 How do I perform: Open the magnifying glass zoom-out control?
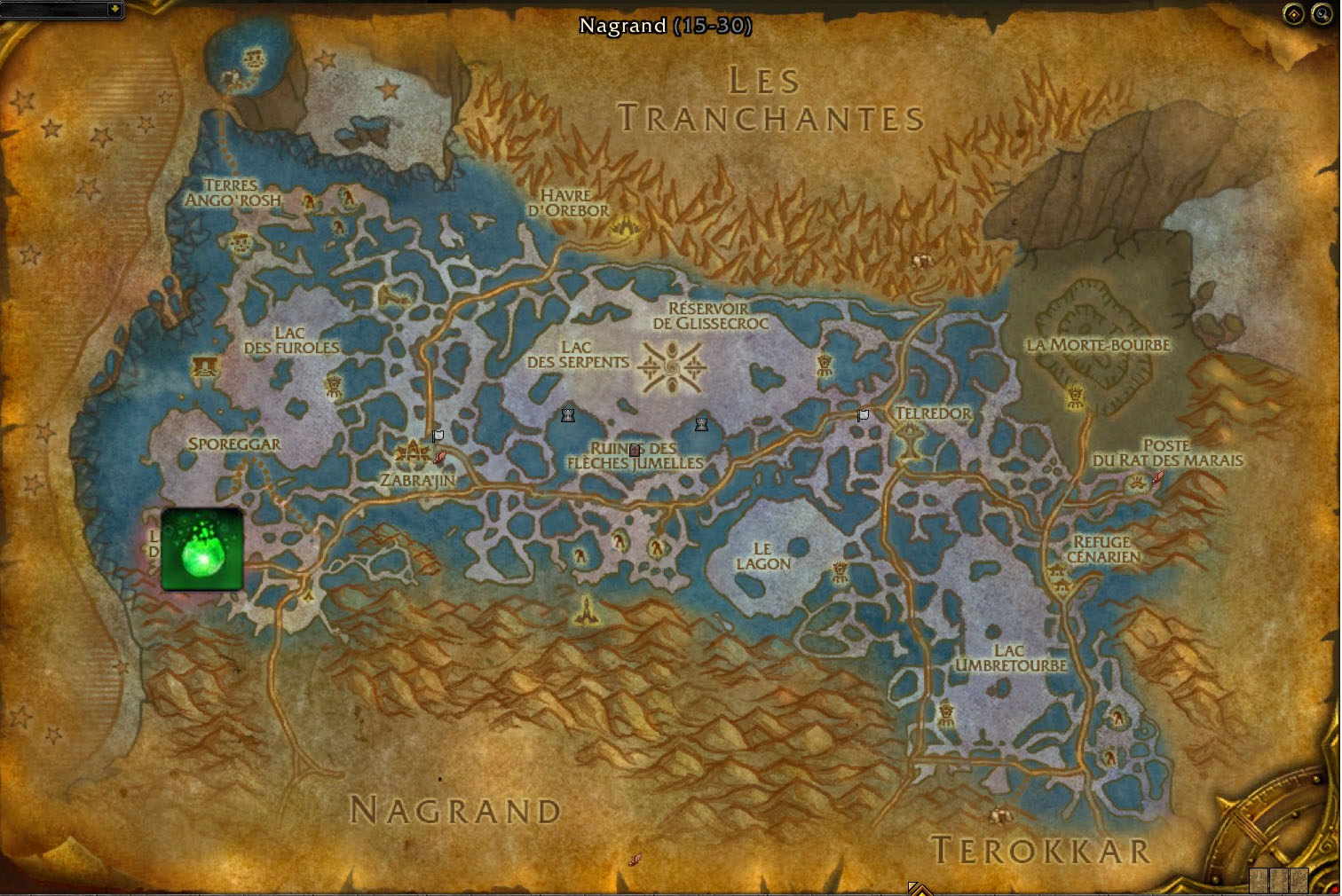tap(1322, 14)
